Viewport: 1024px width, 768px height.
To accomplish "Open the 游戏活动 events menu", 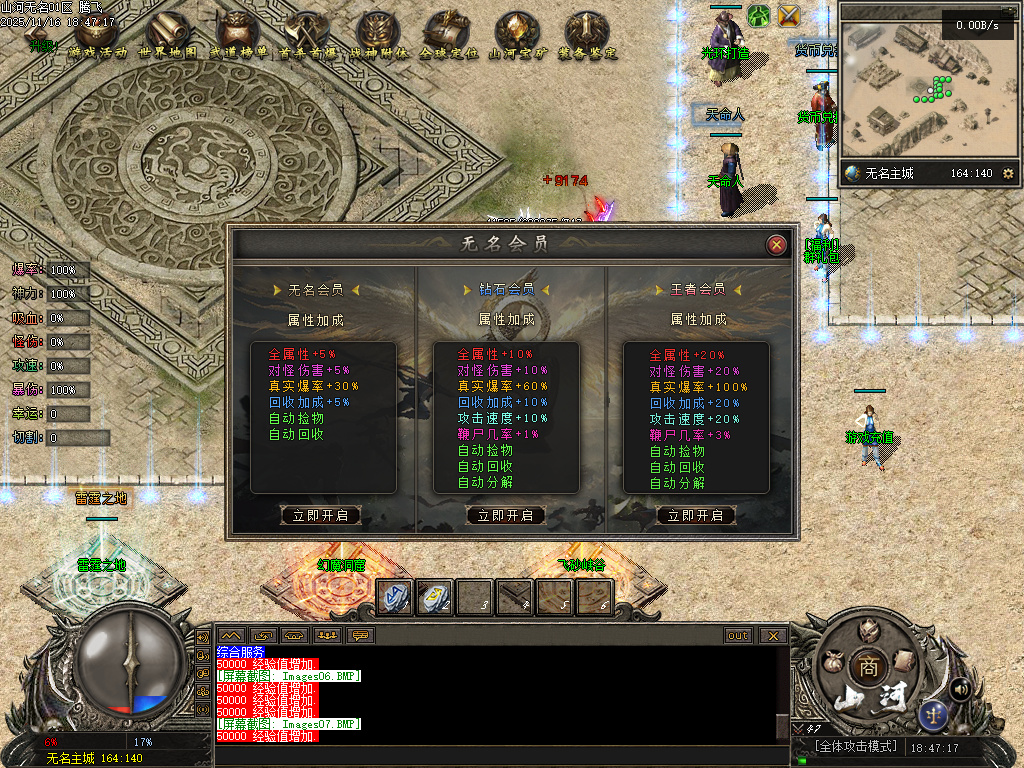I will coord(97,37).
